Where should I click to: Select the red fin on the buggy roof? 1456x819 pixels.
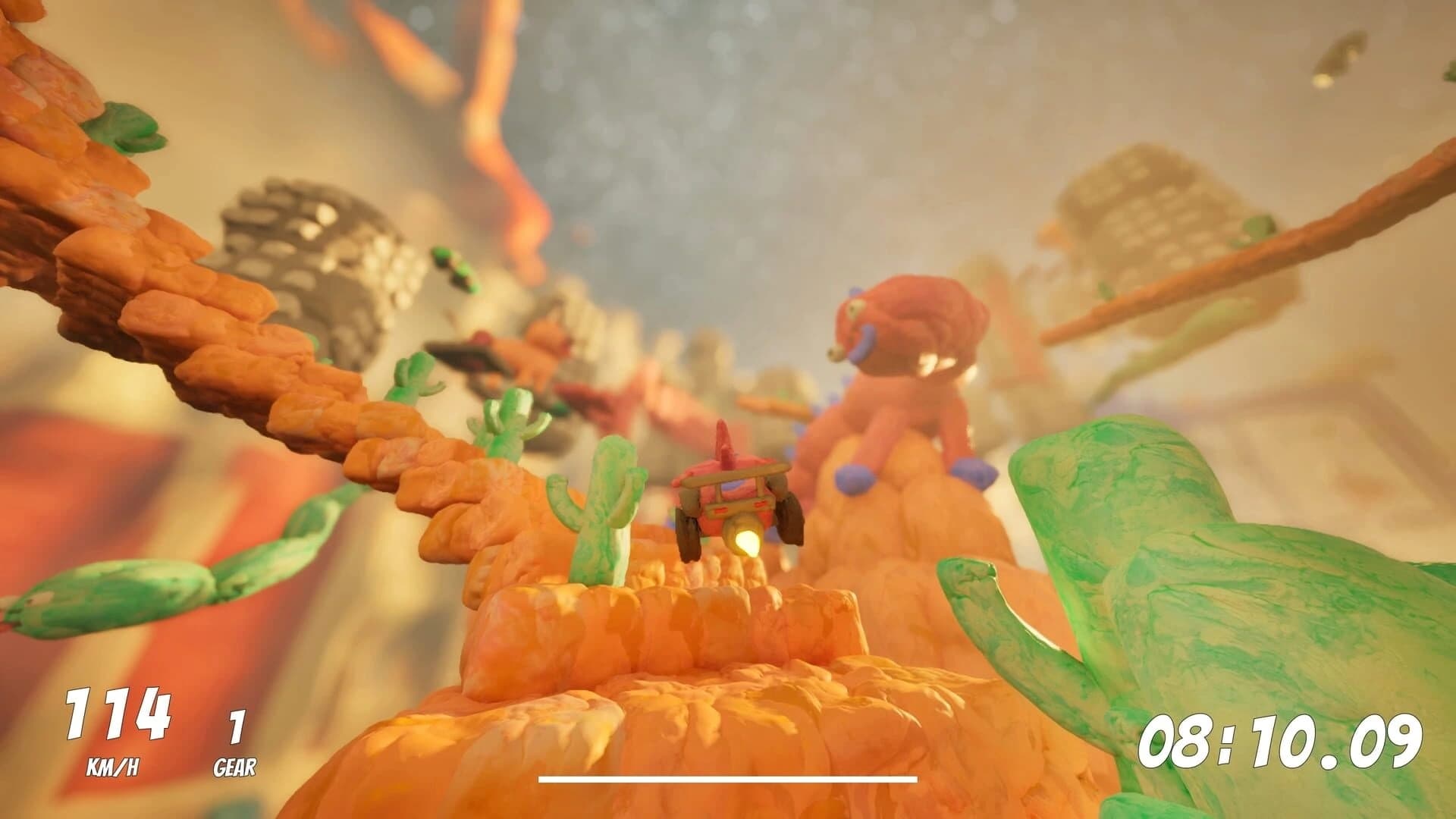[724, 444]
